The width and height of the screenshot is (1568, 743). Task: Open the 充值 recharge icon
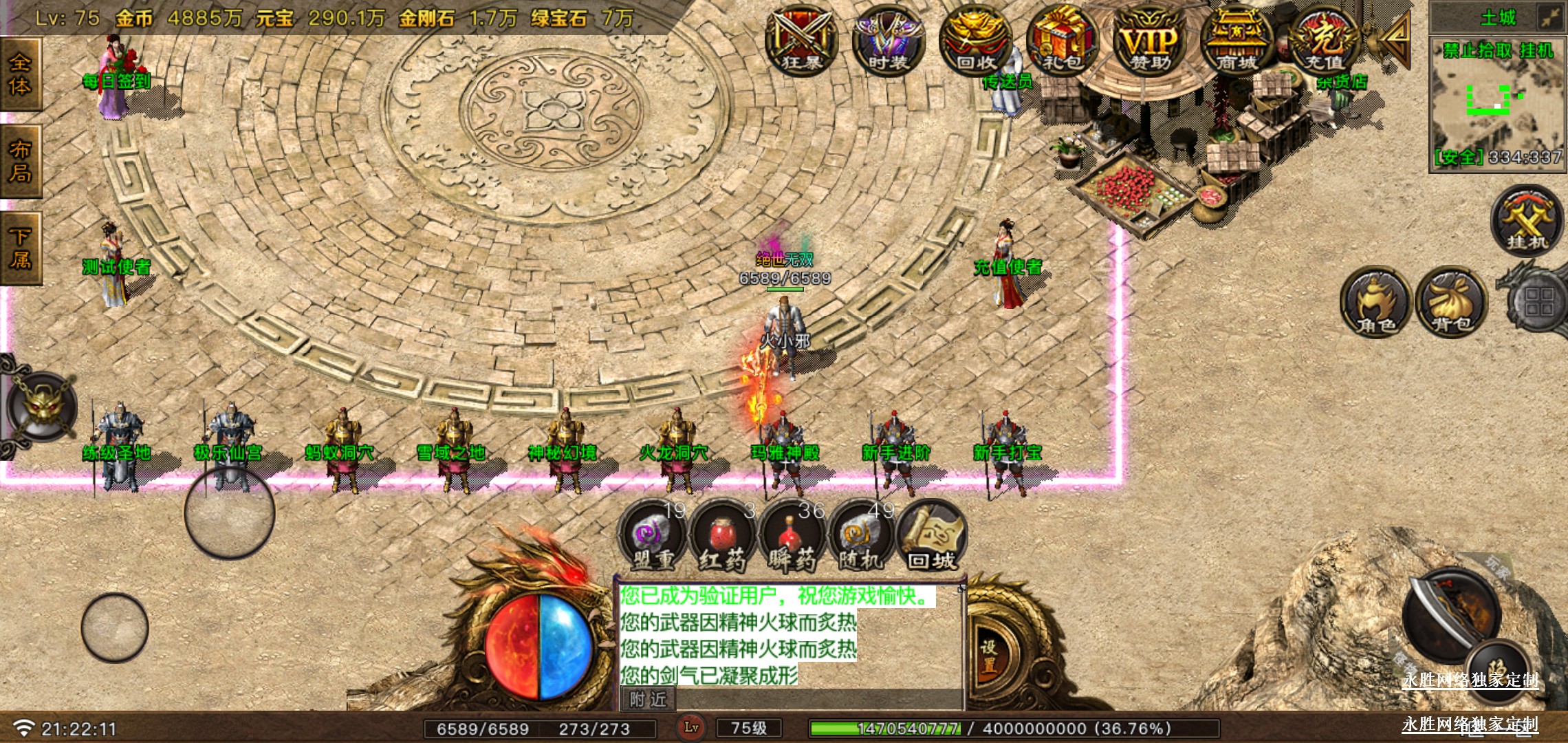pyautogui.click(x=1324, y=40)
